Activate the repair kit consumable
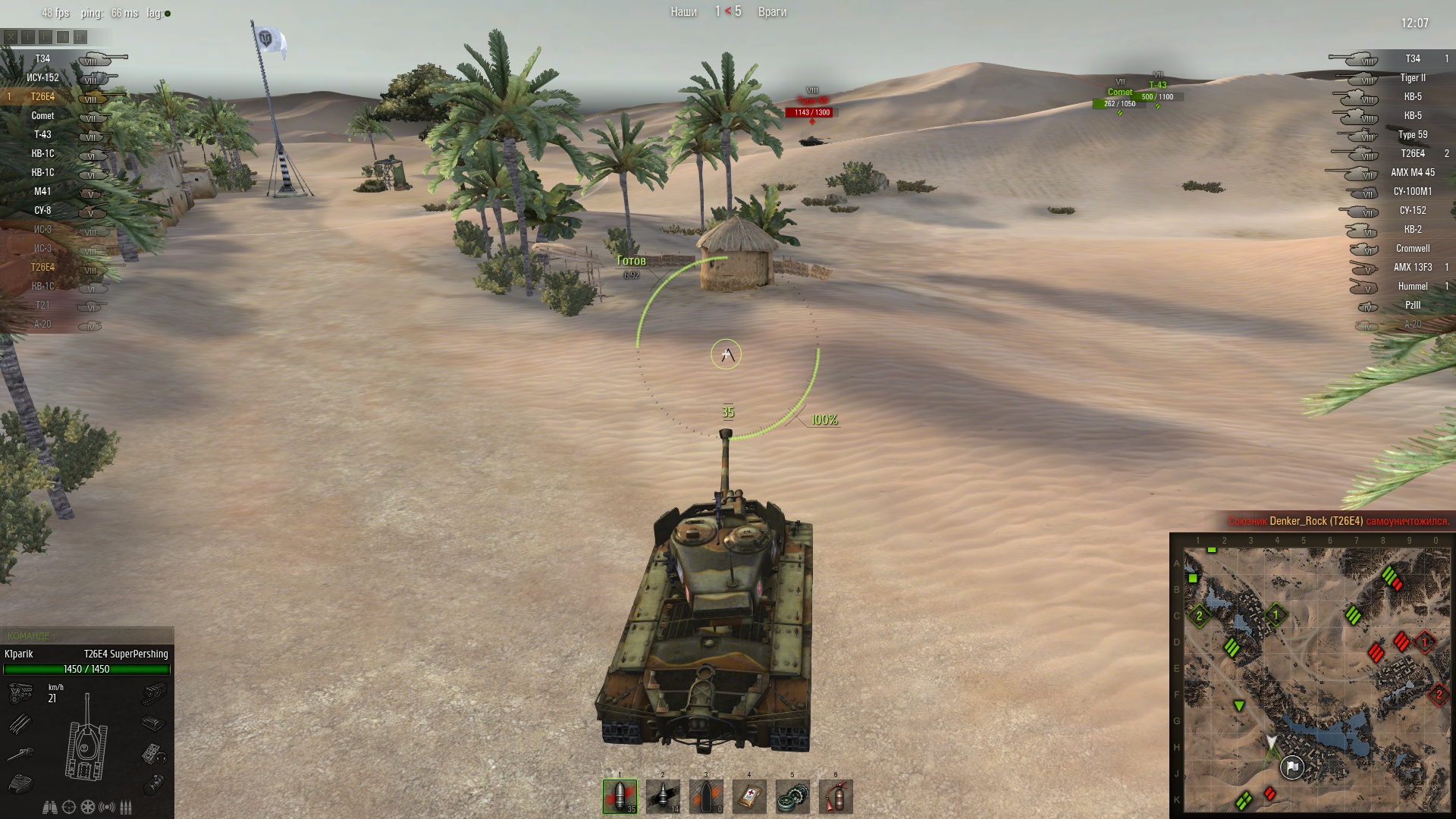This screenshot has width=1456, height=819. click(x=792, y=796)
